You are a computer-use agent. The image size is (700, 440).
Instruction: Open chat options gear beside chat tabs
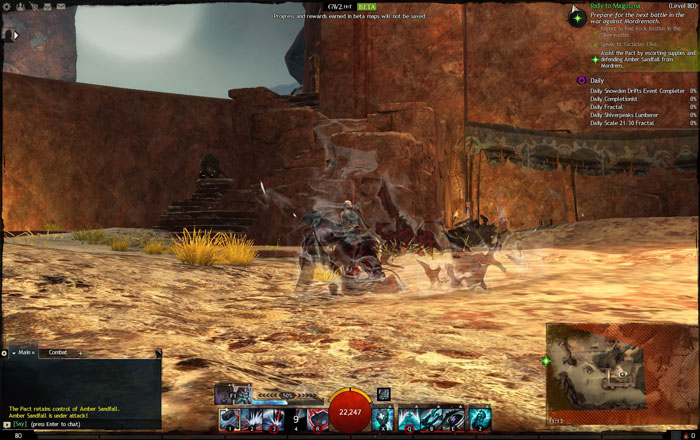click(5, 352)
